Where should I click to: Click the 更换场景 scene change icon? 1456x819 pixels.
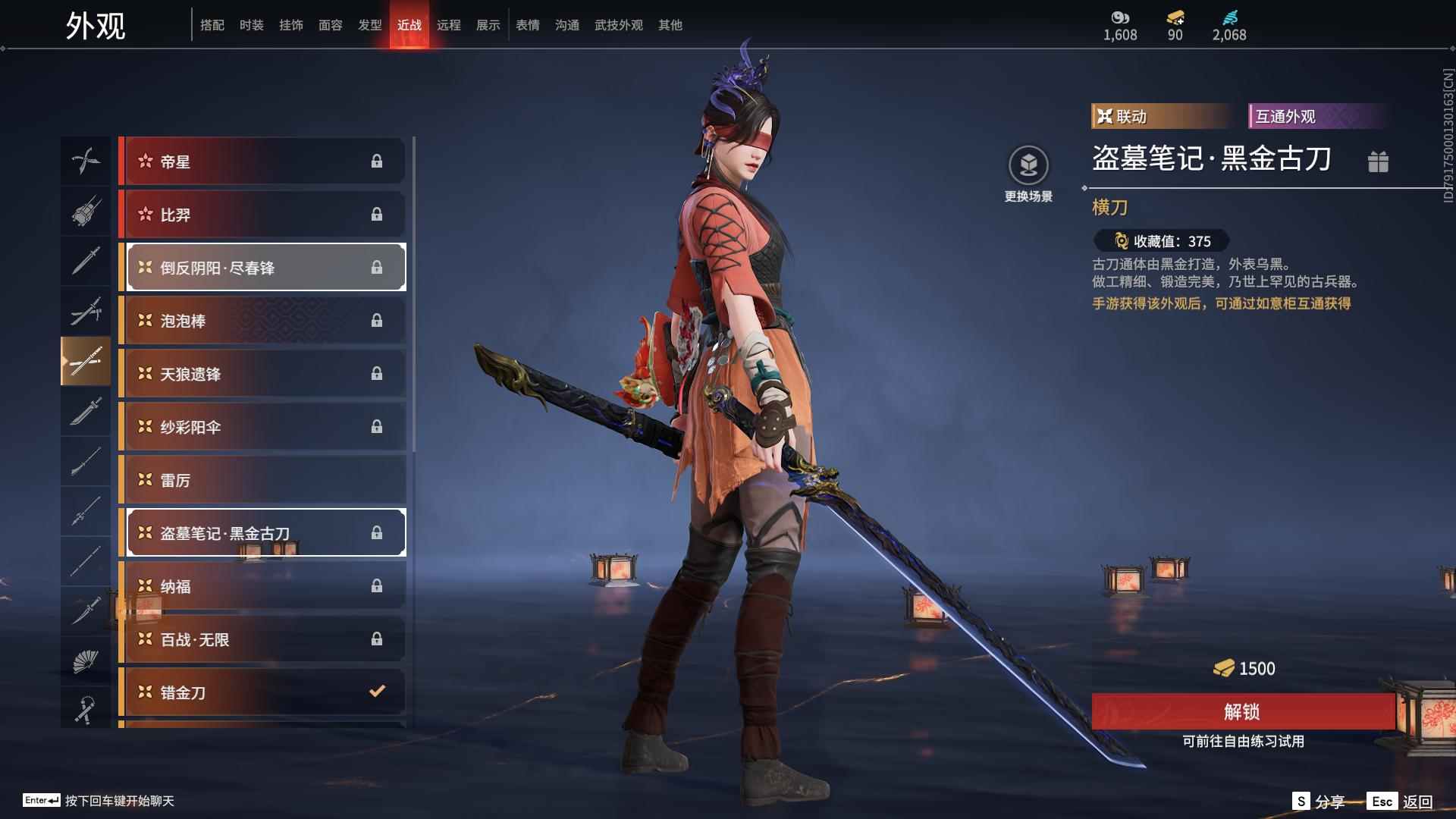[1028, 166]
